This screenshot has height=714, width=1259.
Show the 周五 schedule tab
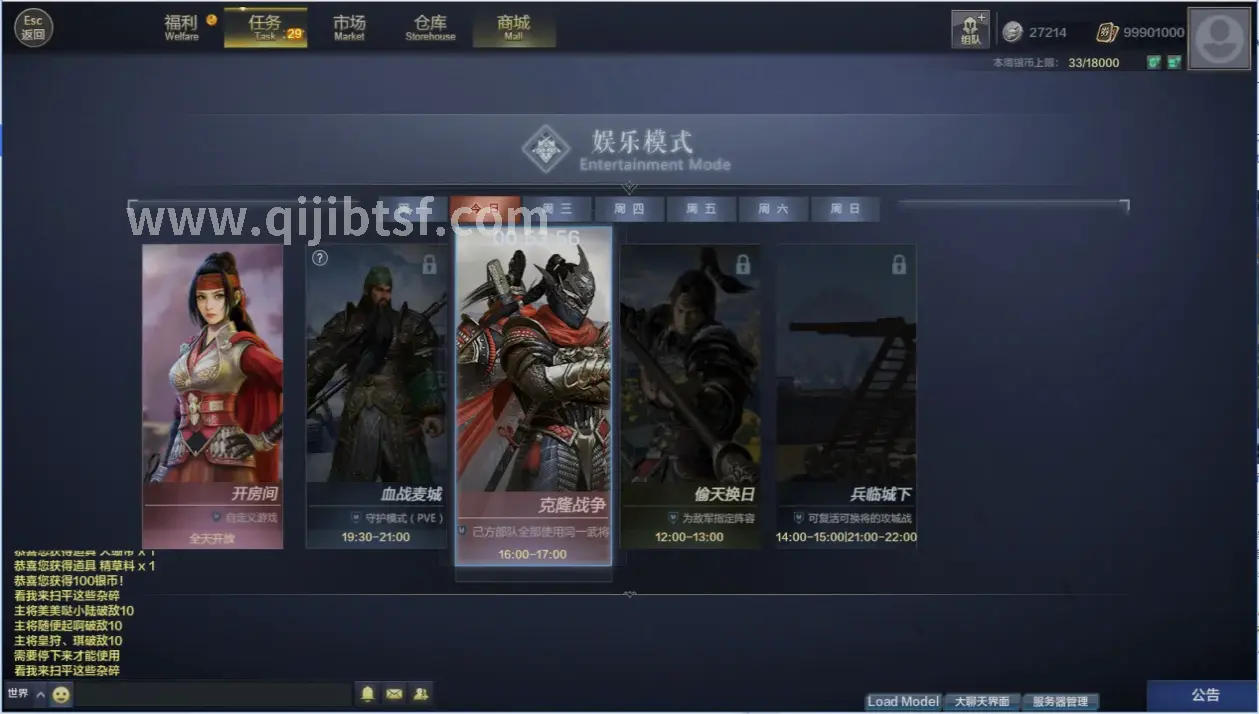[701, 209]
